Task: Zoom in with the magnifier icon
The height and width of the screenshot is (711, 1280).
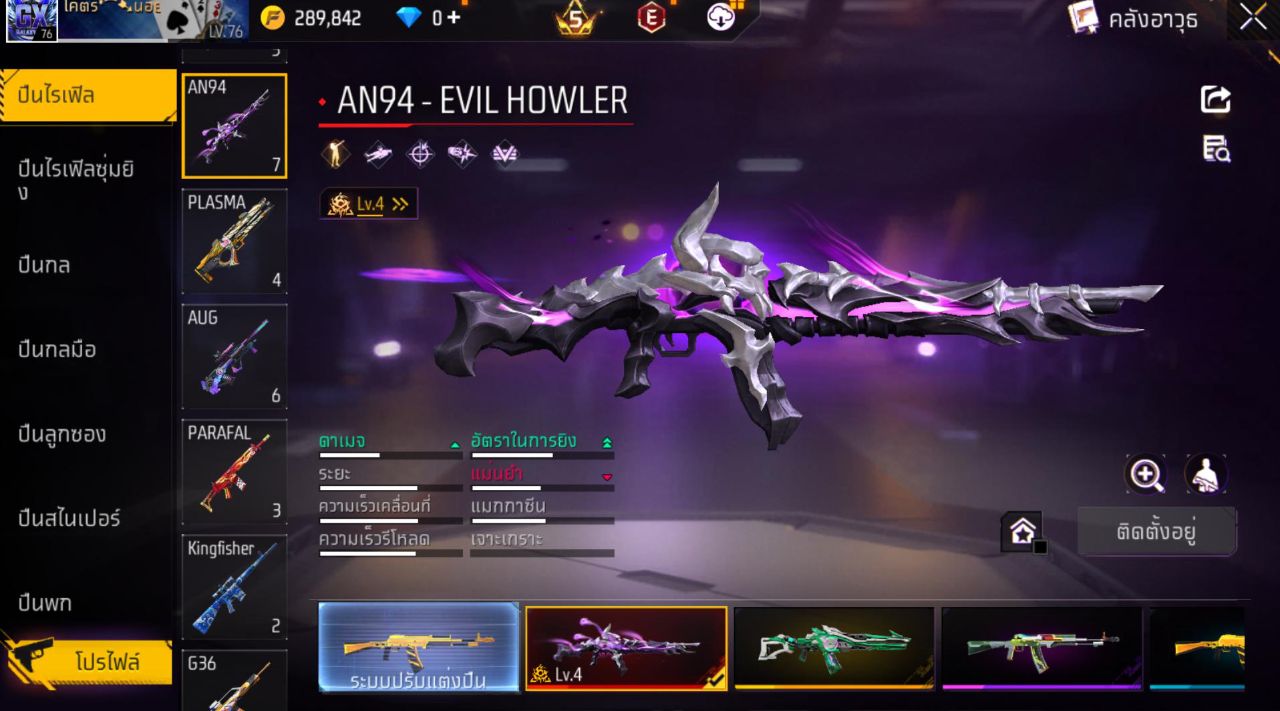Action: [x=1145, y=474]
